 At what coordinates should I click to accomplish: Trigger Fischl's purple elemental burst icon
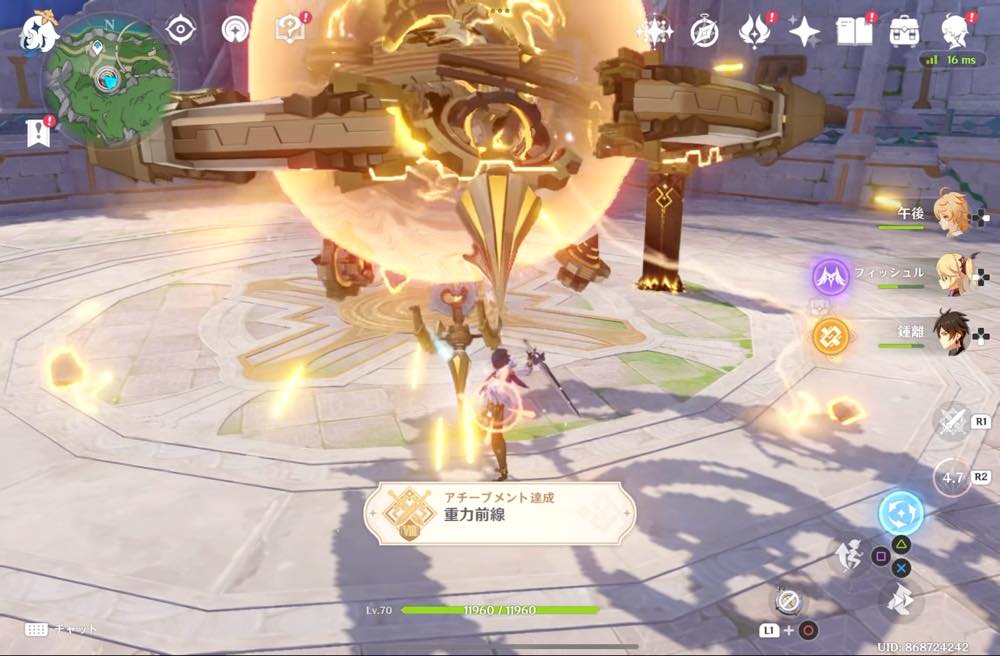pyautogui.click(x=831, y=276)
